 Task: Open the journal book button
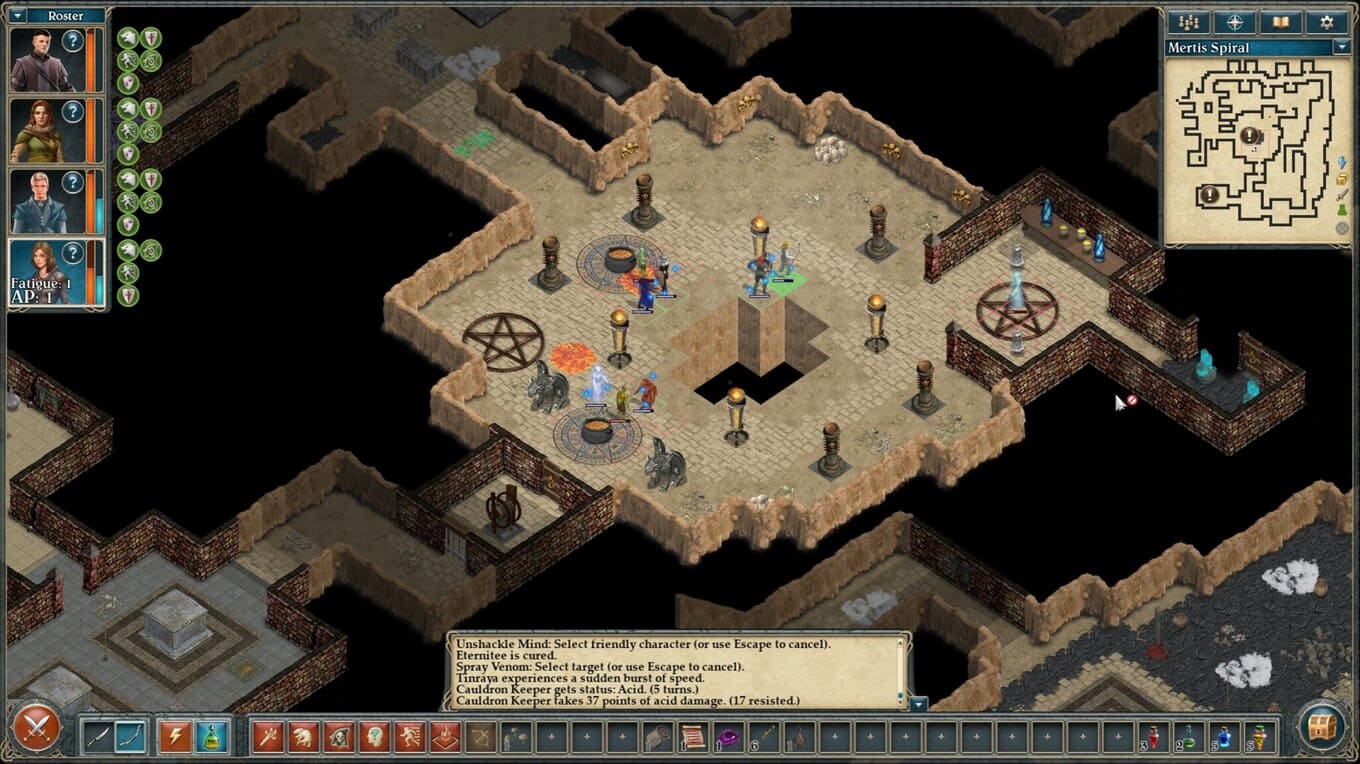(1281, 22)
